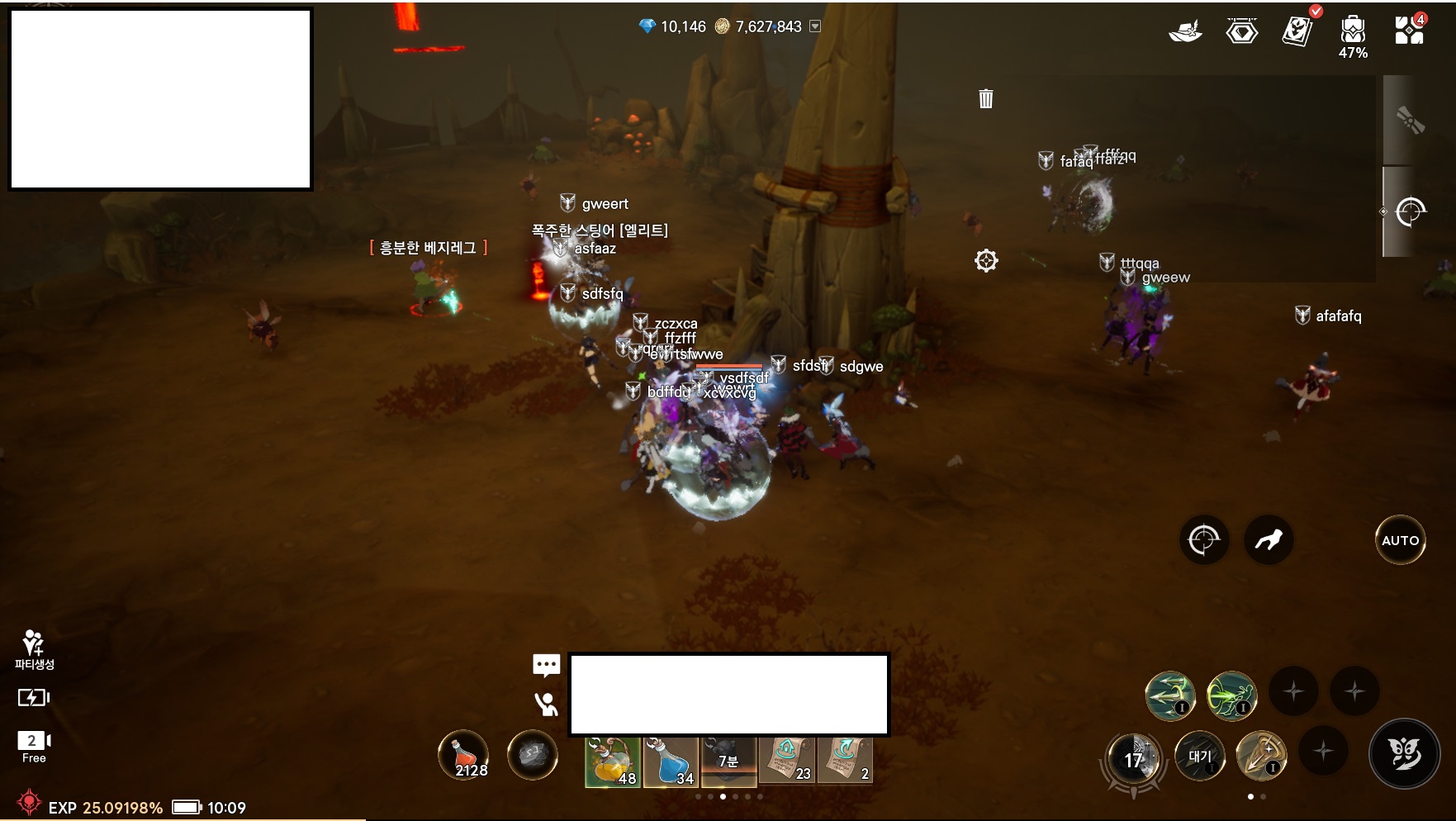Toggle the battery power saving mode icon
1456x821 pixels.
[33, 698]
